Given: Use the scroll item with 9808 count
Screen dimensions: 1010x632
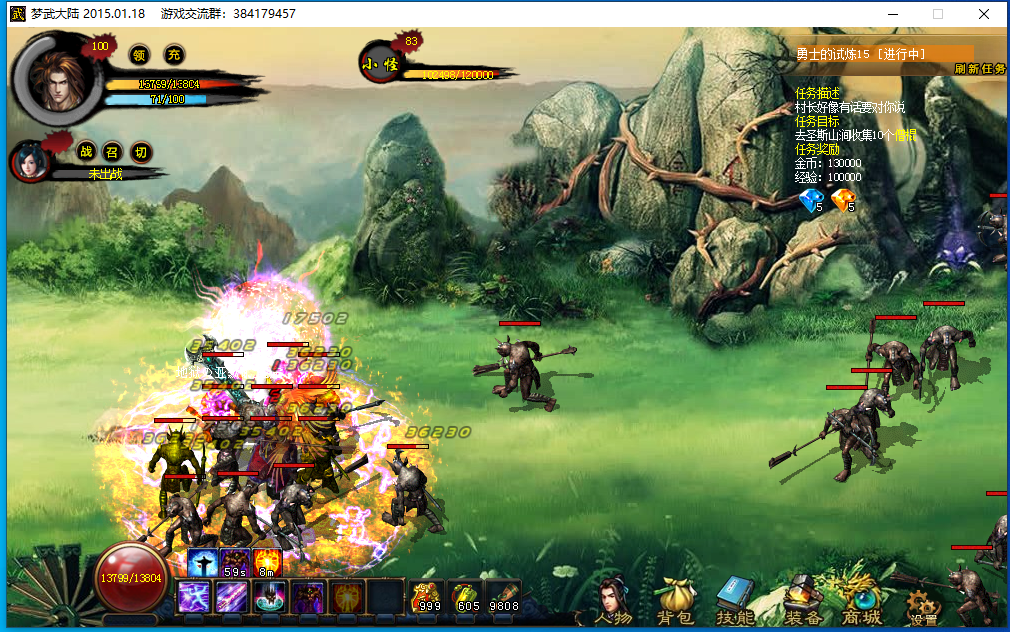Looking at the screenshot, I should (504, 596).
